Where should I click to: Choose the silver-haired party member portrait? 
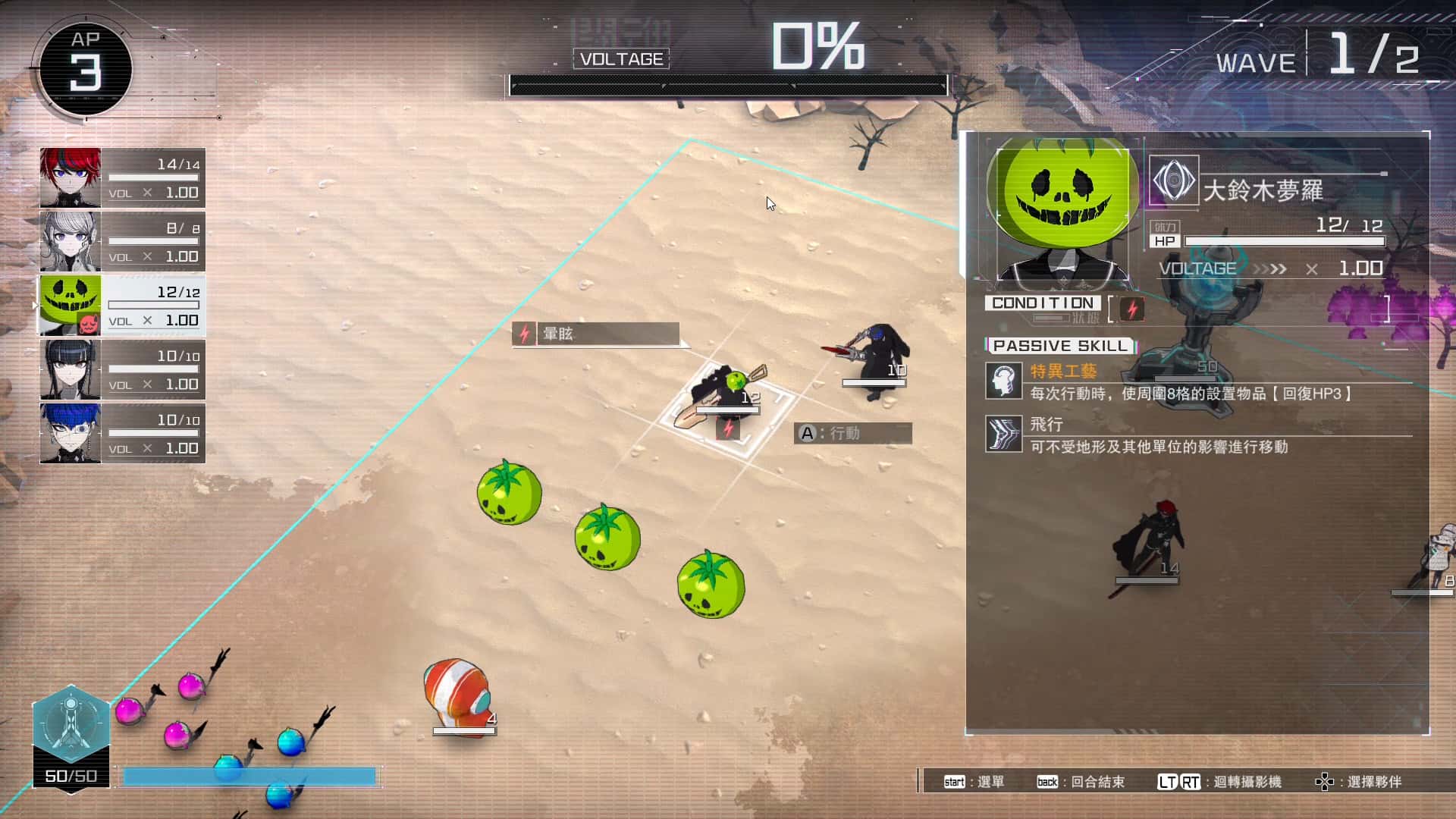(x=71, y=242)
